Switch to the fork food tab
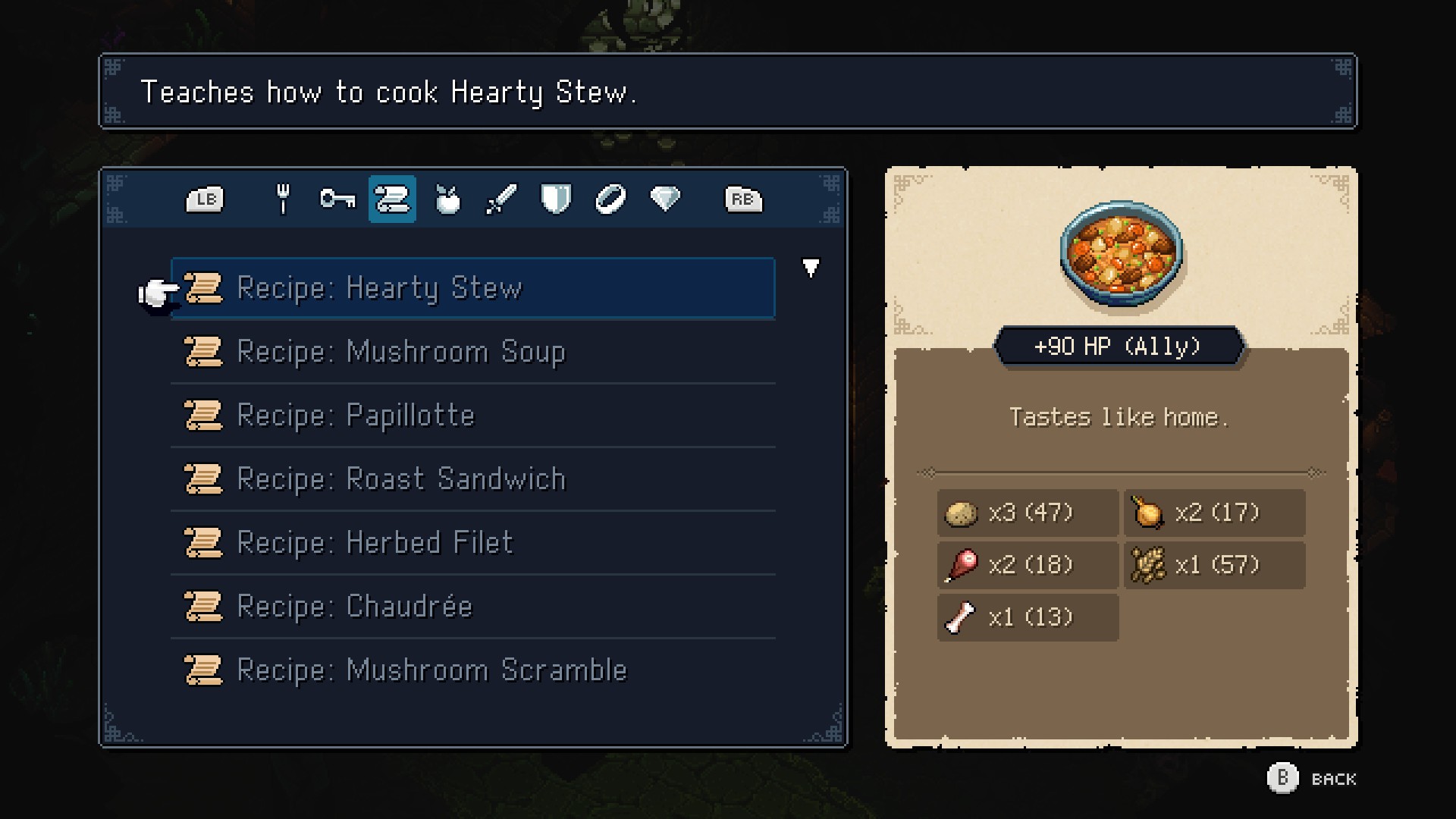The height and width of the screenshot is (819, 1456). coord(283,199)
